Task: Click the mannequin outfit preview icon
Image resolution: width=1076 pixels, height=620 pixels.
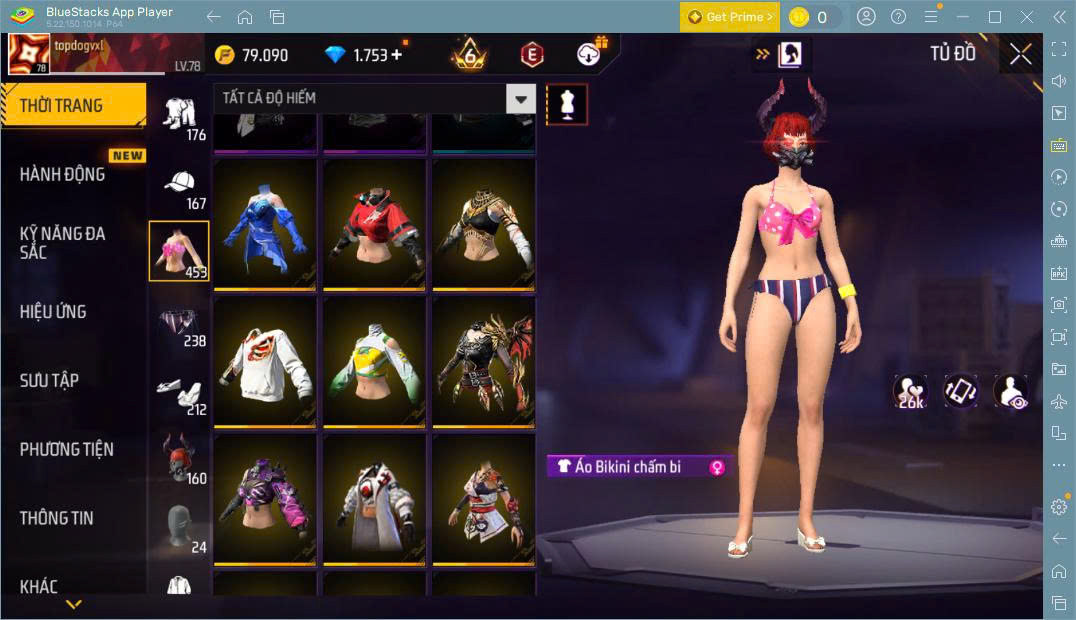Action: tap(567, 104)
